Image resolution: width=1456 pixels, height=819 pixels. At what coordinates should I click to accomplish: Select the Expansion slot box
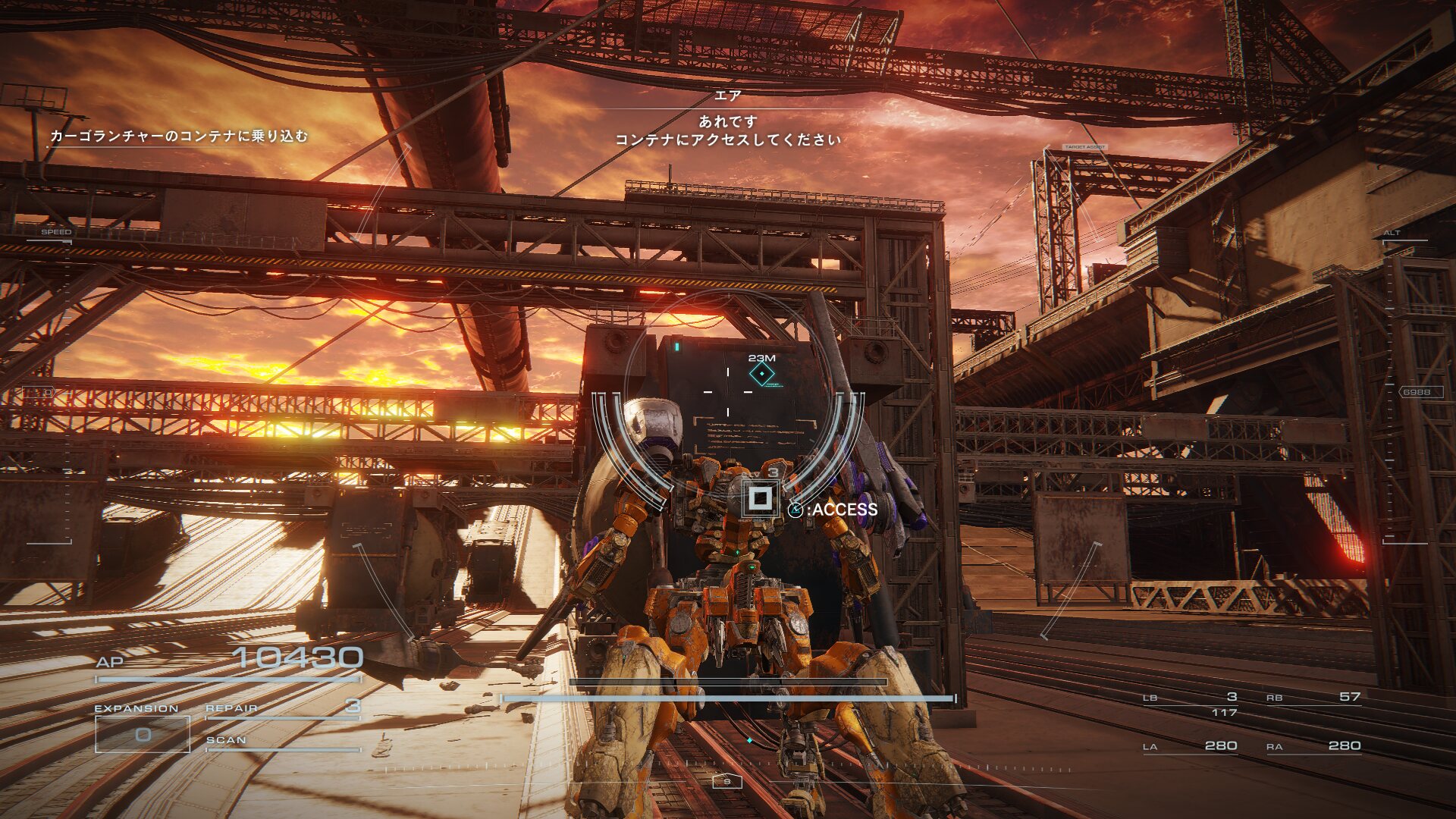coord(143,734)
